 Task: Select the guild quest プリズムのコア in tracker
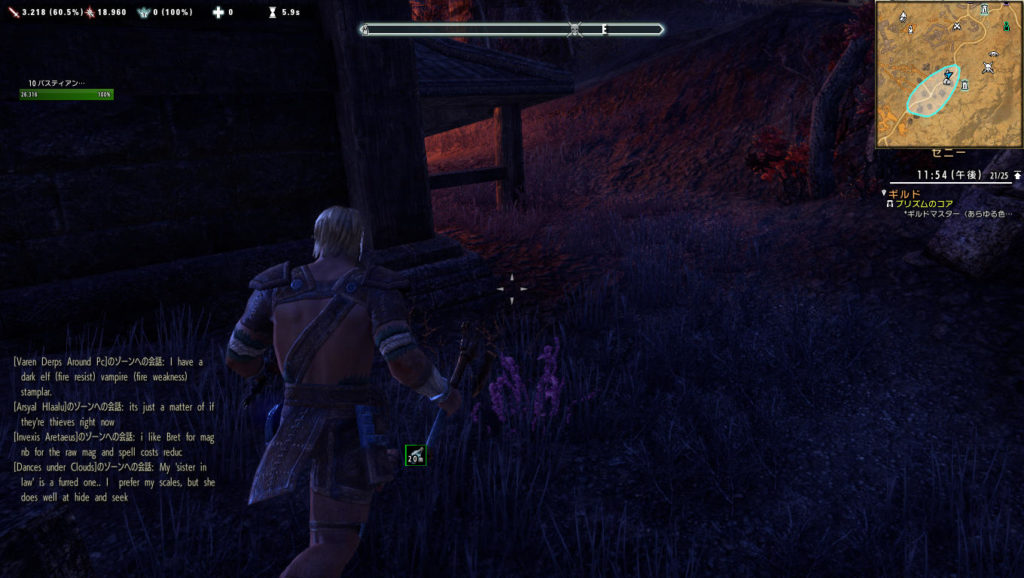tap(925, 204)
